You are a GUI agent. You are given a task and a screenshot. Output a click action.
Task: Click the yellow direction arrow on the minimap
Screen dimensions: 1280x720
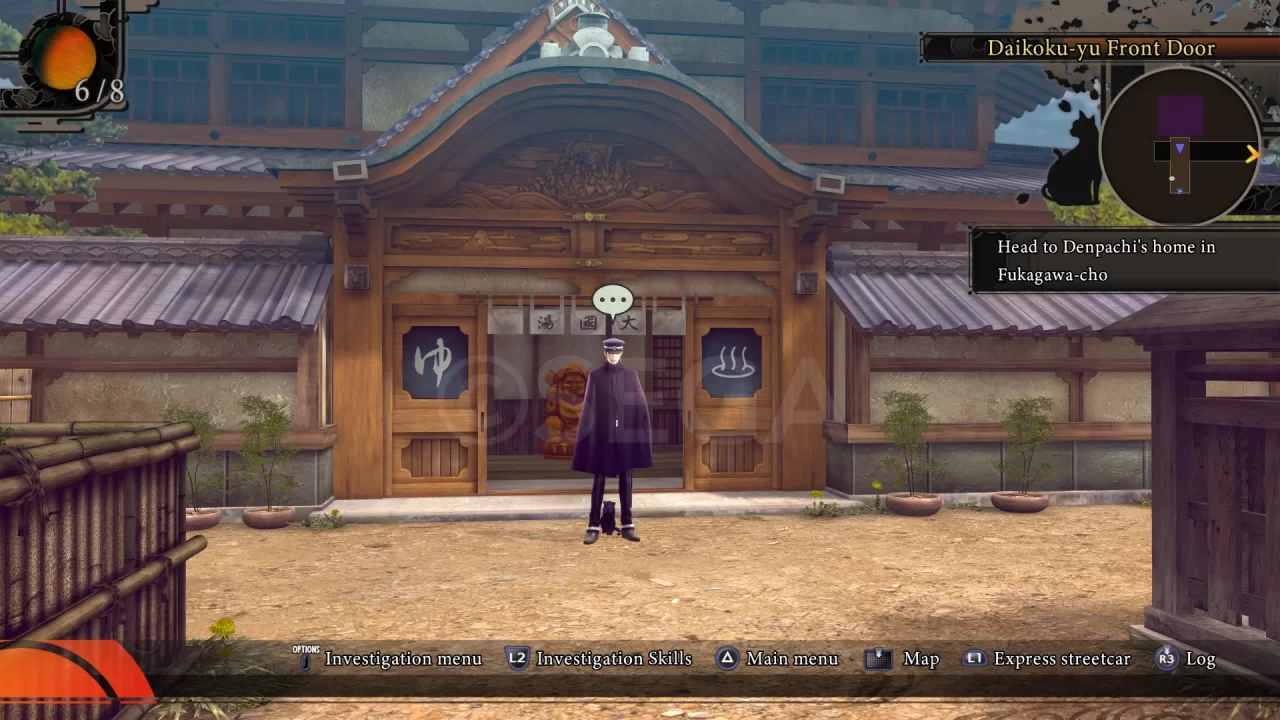pos(1251,153)
